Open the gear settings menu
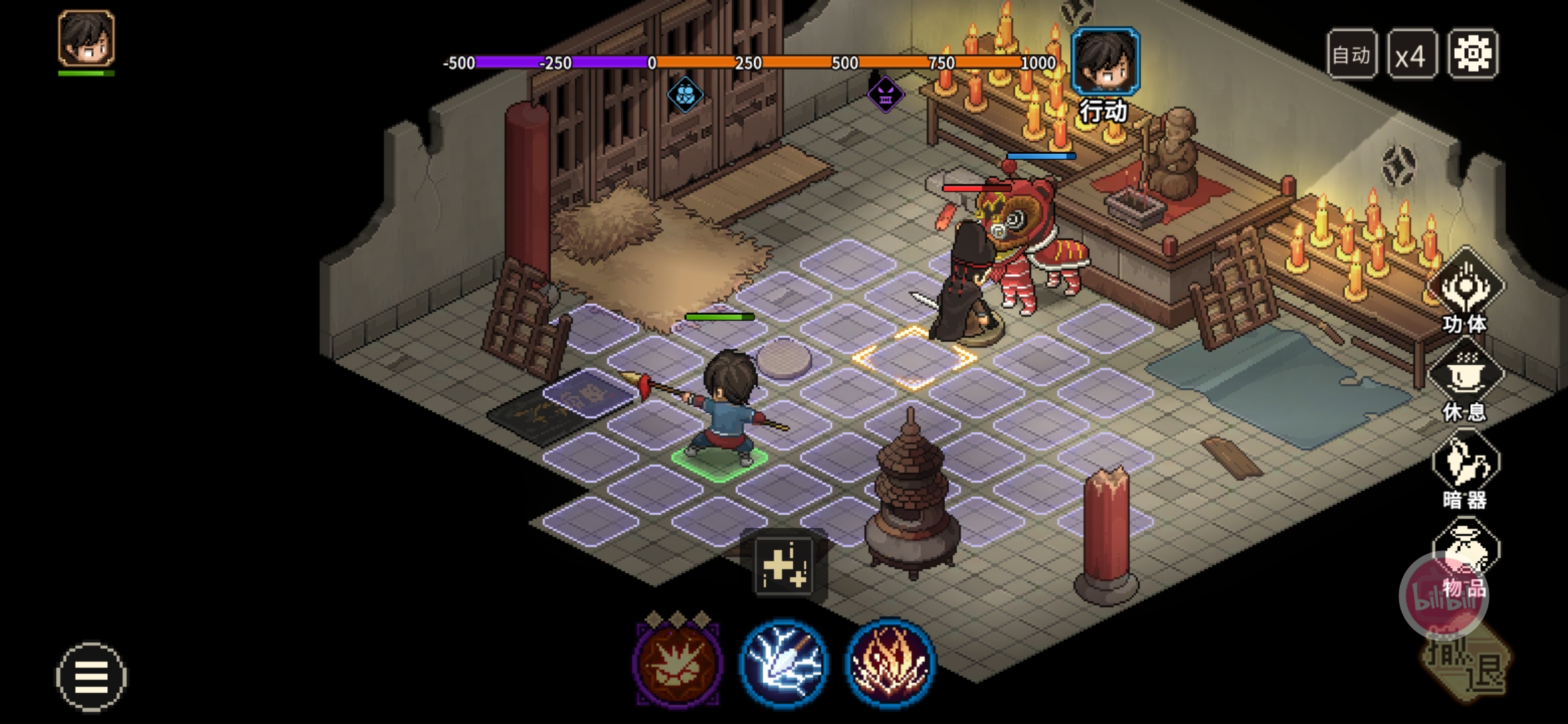 [x=1472, y=54]
